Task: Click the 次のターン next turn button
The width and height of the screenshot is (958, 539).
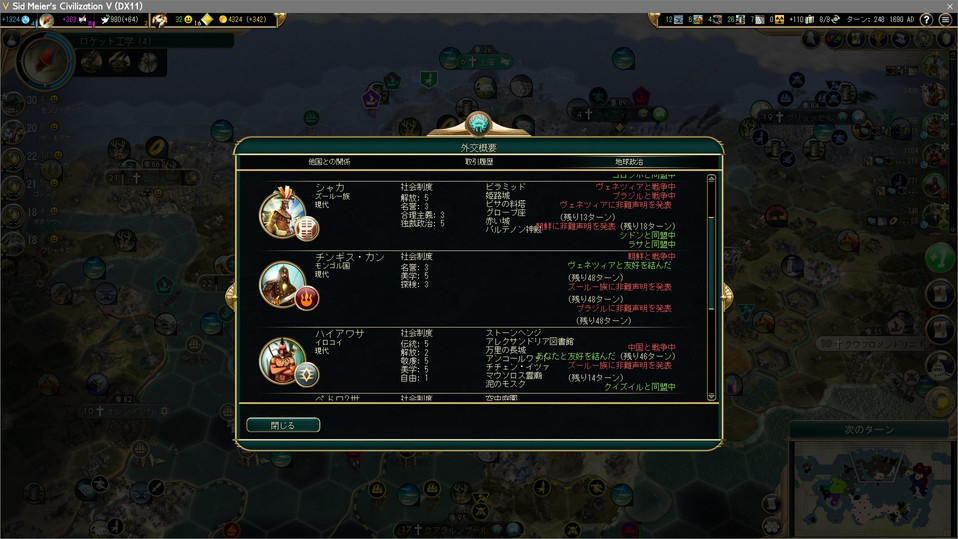Action: (867, 429)
